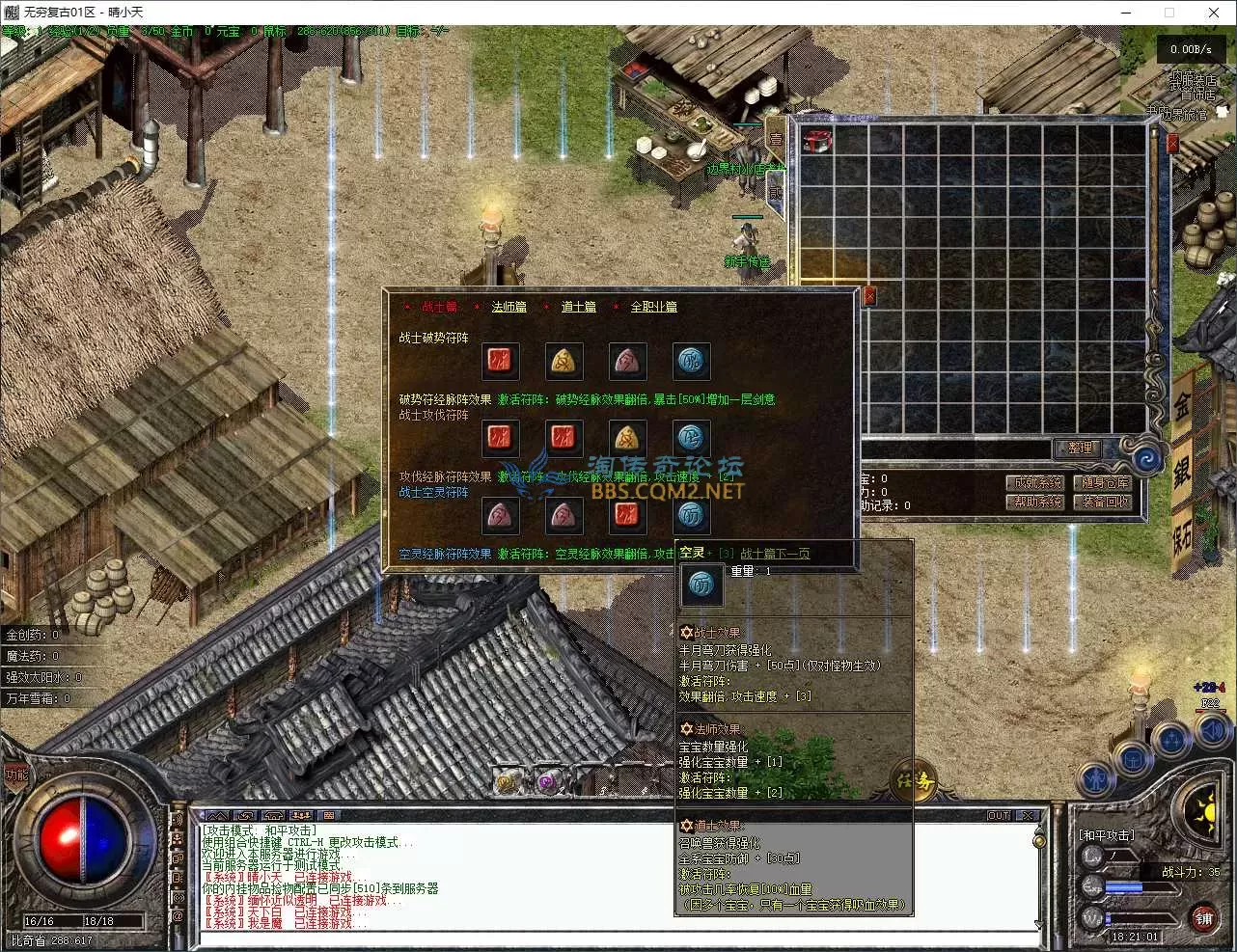Open the 成就系统 achievement system

[x=1038, y=482]
